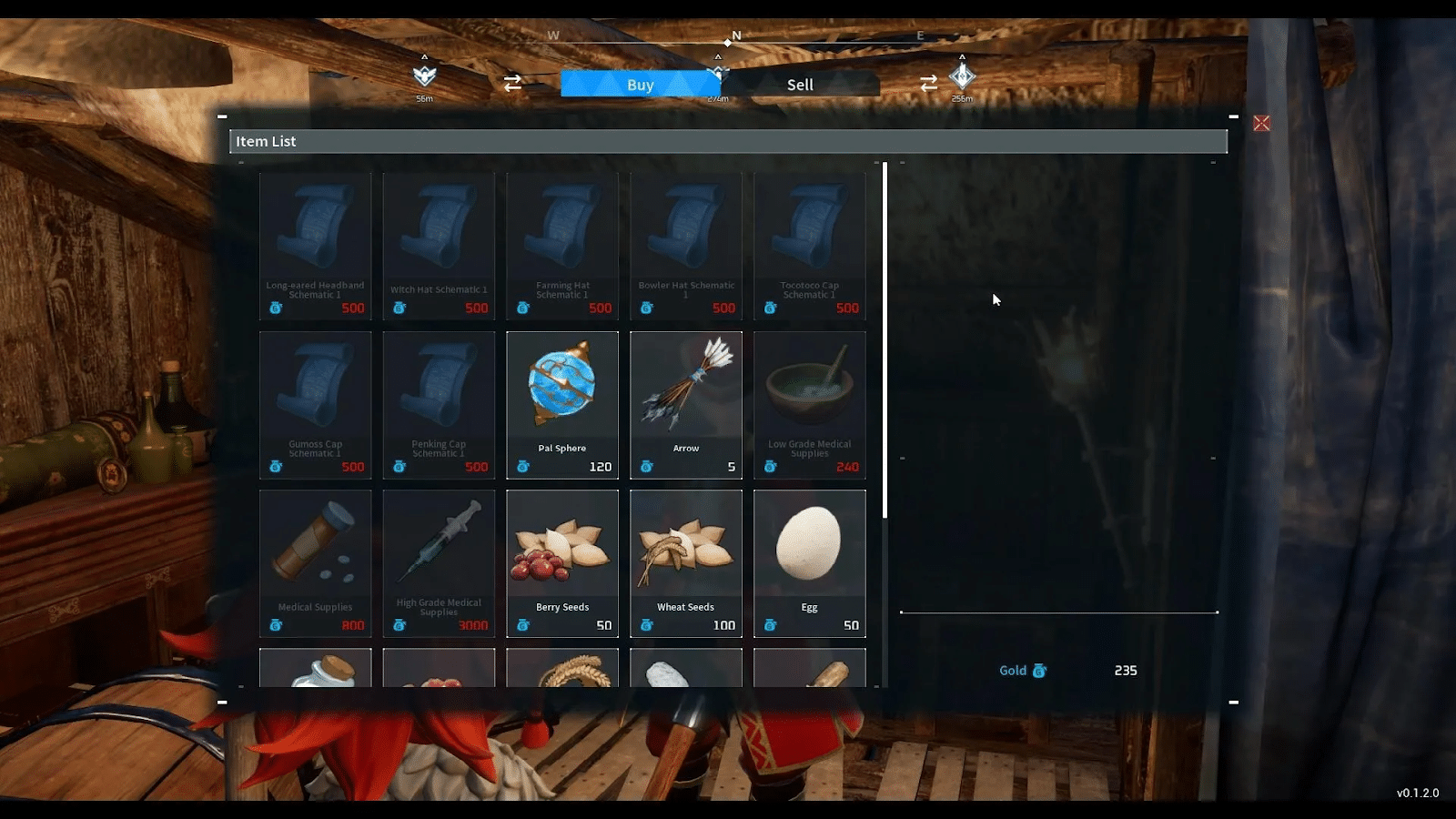Click the left trade swap arrows icon
The image size is (1456, 819).
point(512,84)
